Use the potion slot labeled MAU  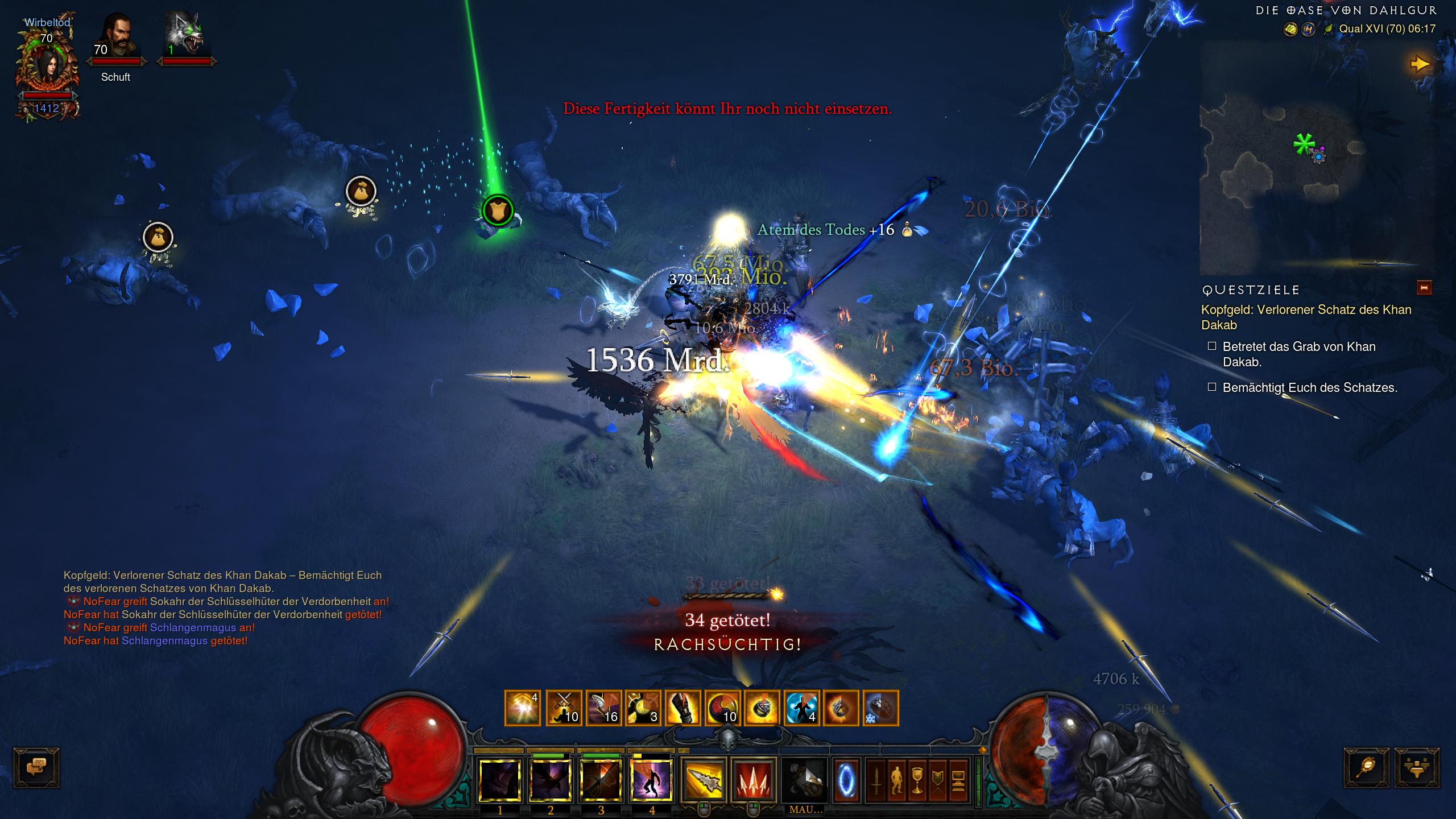pyautogui.click(x=805, y=780)
